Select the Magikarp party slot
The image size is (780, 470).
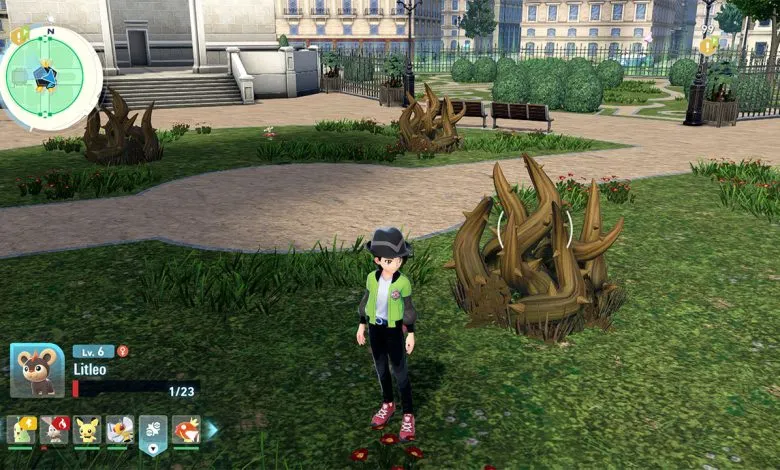click(186, 430)
